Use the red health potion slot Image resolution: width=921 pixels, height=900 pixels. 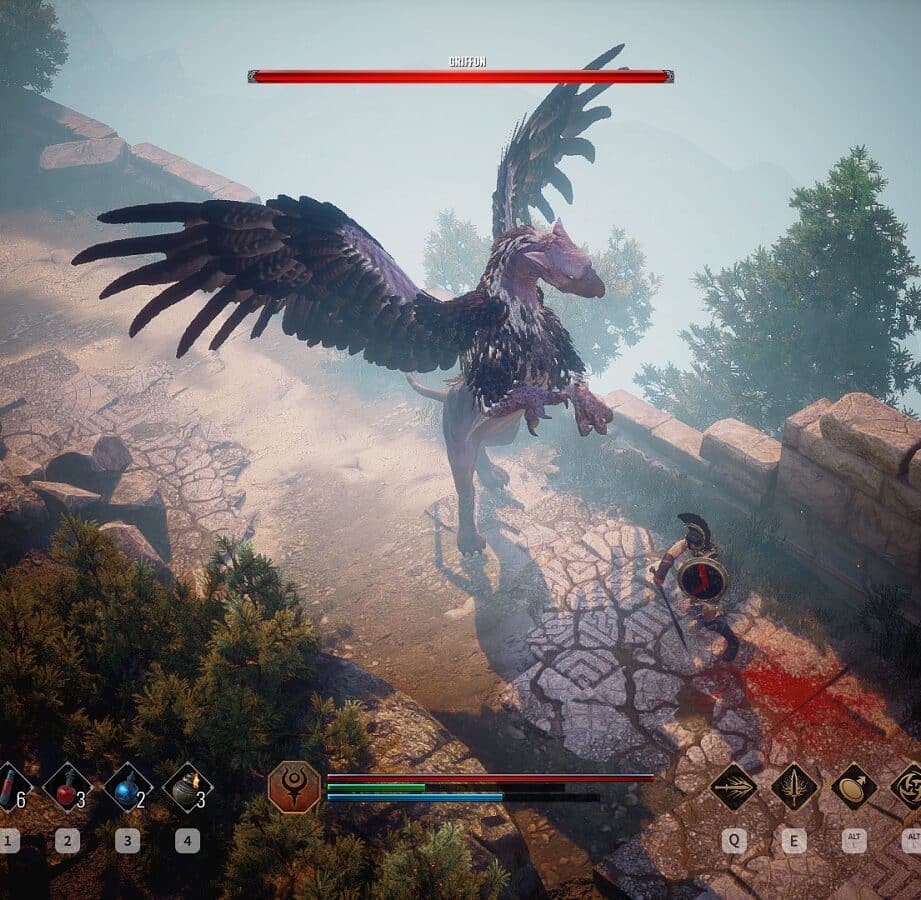tap(66, 787)
